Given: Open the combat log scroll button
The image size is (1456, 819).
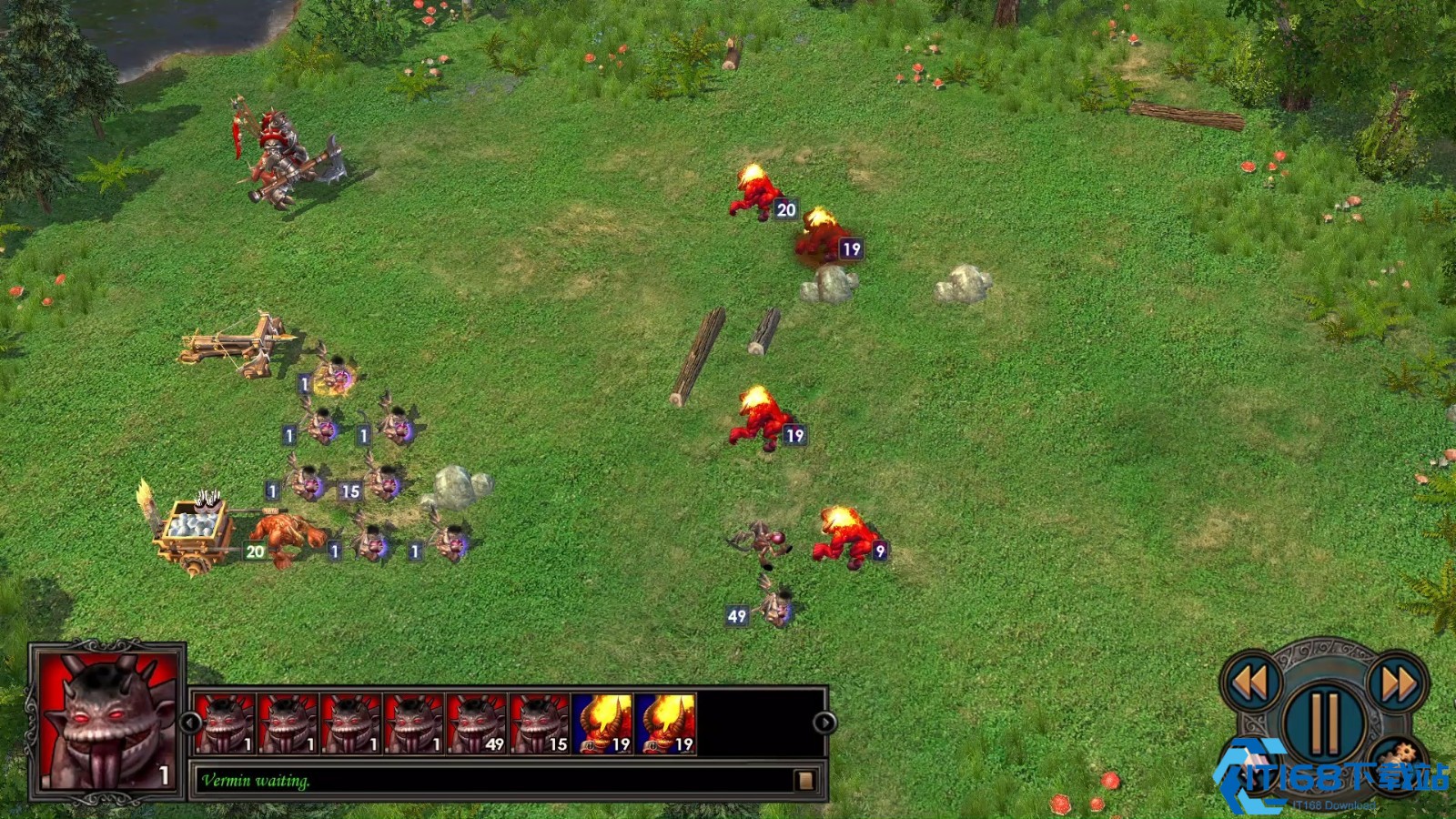Looking at the screenshot, I should tap(804, 781).
